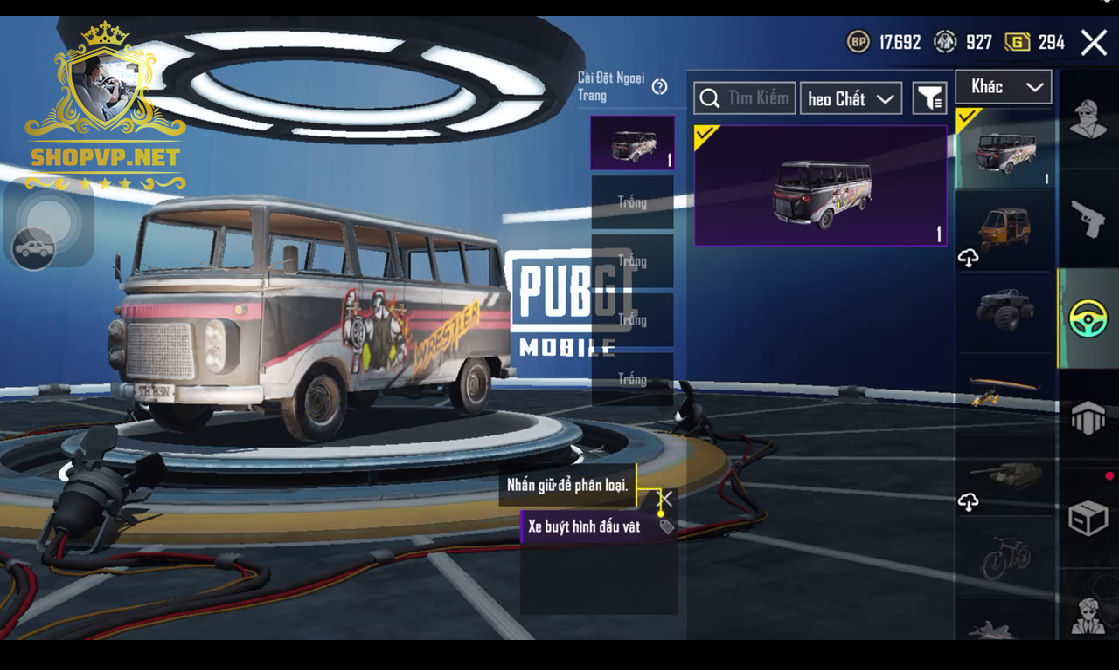Choose the monster truck vehicle type

1004,310
